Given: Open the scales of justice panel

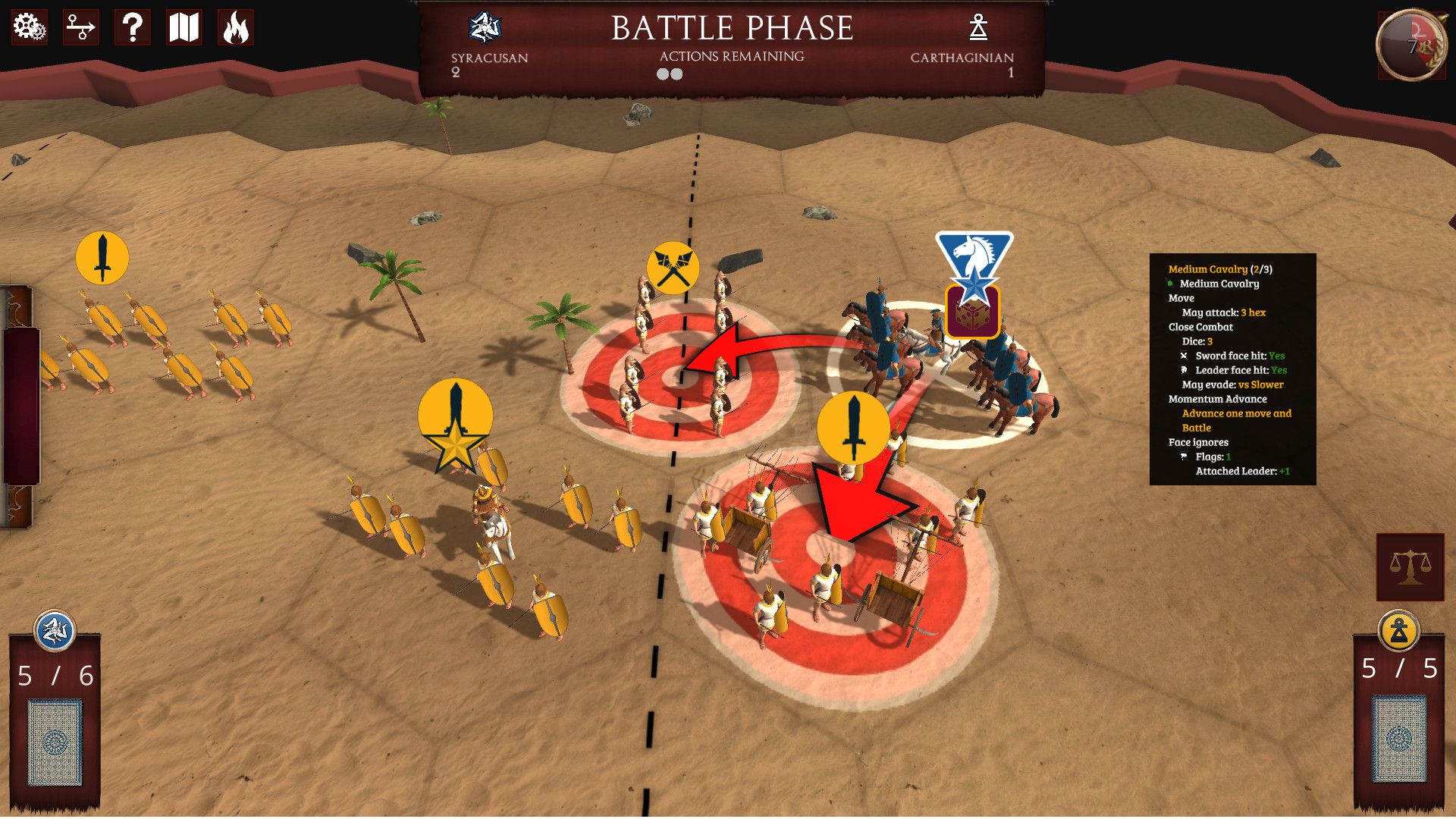Looking at the screenshot, I should pos(1410,567).
